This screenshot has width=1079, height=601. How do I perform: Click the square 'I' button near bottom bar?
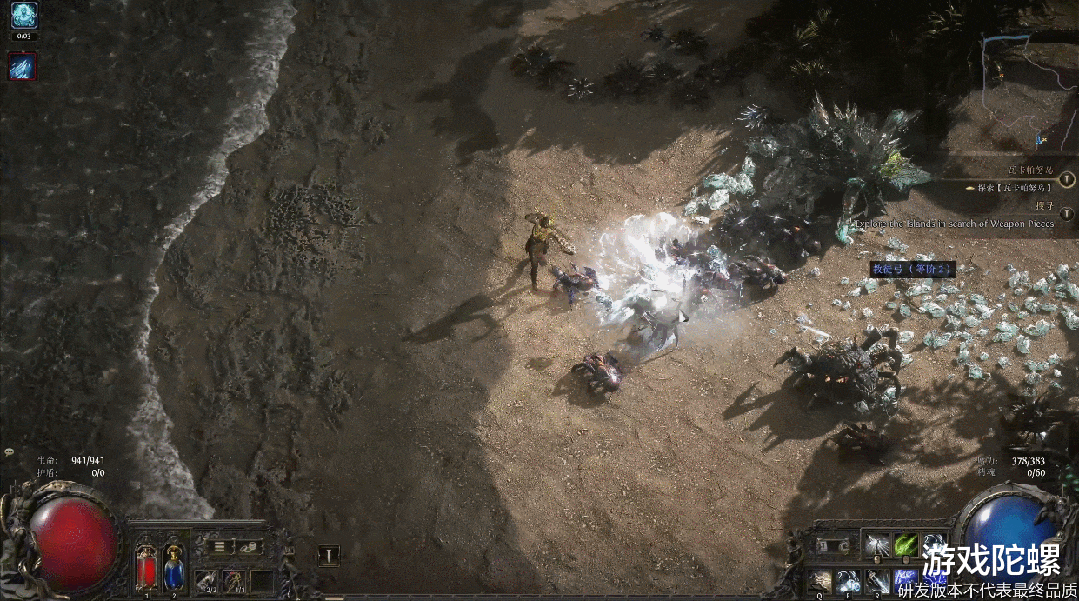click(x=328, y=555)
